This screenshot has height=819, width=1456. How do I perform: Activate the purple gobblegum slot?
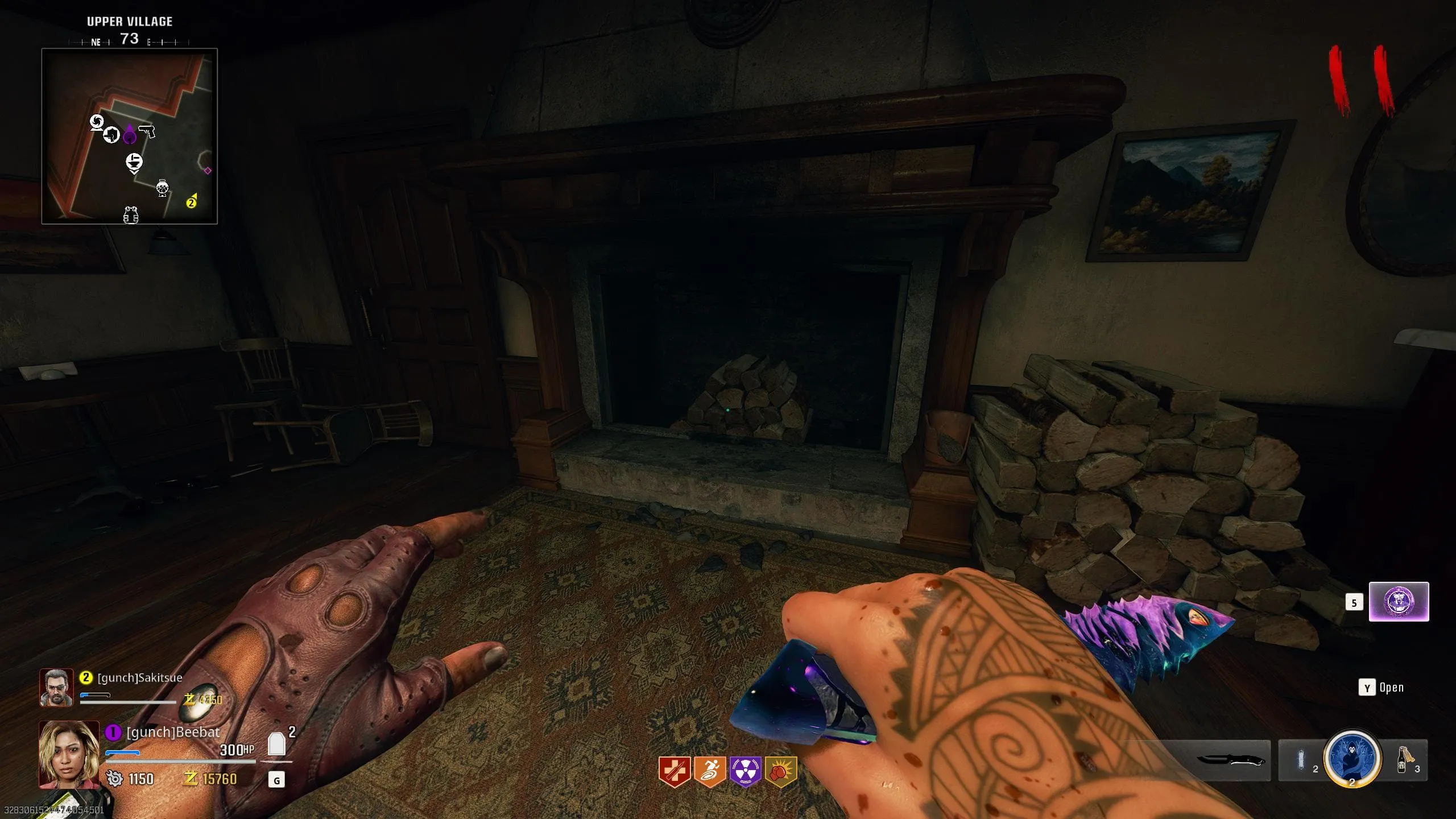coord(1399,602)
